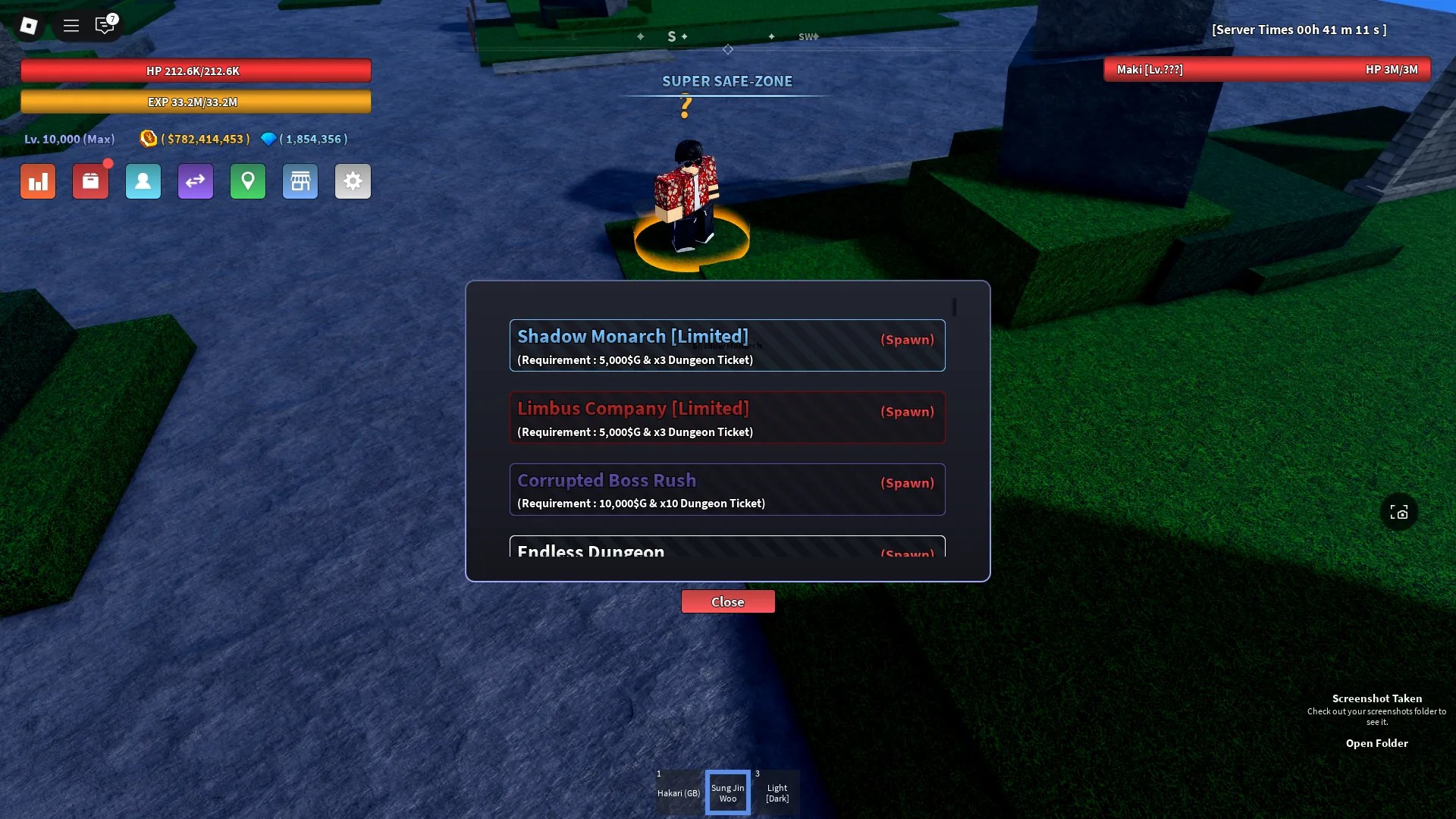Click the gold coin currency icon
Image resolution: width=1456 pixels, height=819 pixels.
pyautogui.click(x=149, y=139)
